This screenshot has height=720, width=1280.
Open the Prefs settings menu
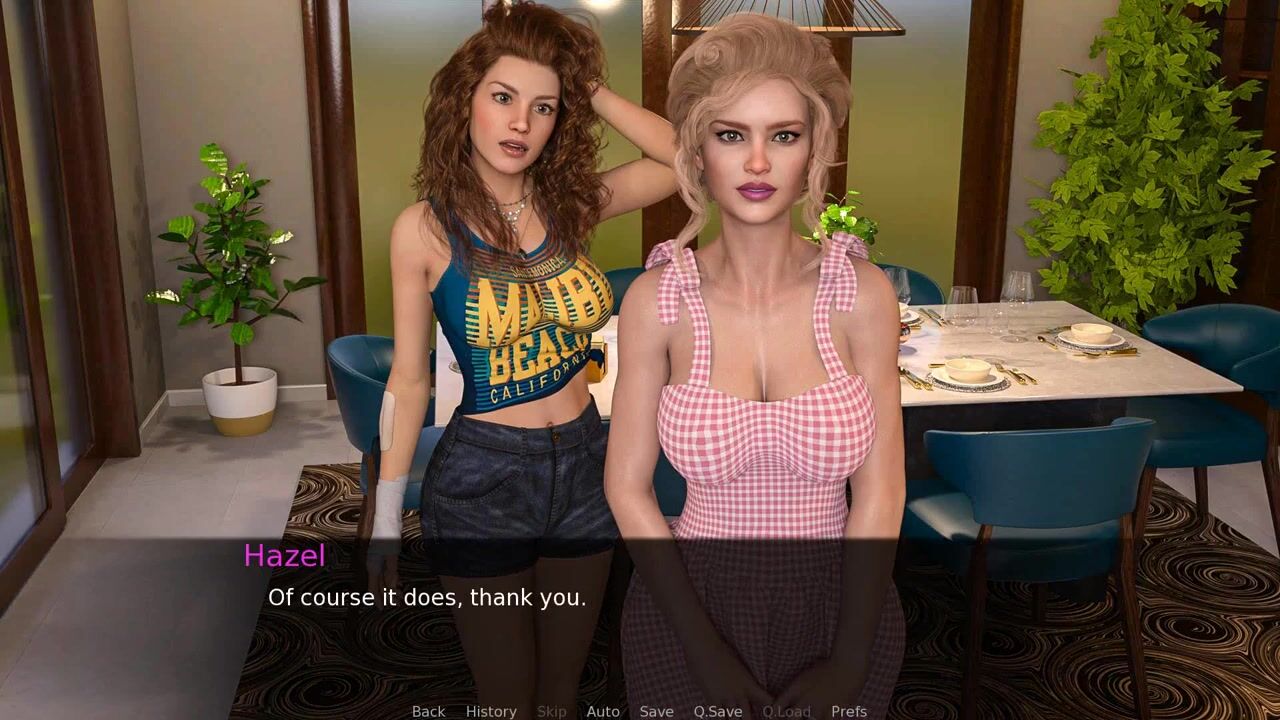[849, 711]
